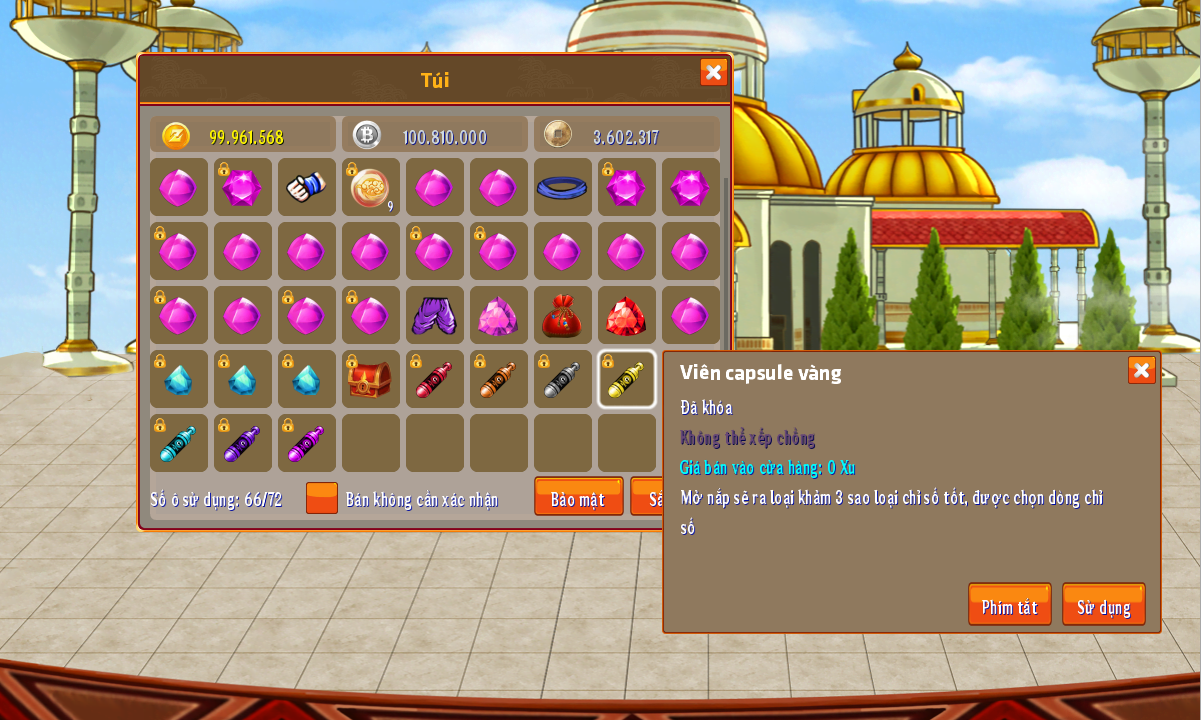Select the cyan capsule item

click(178, 443)
